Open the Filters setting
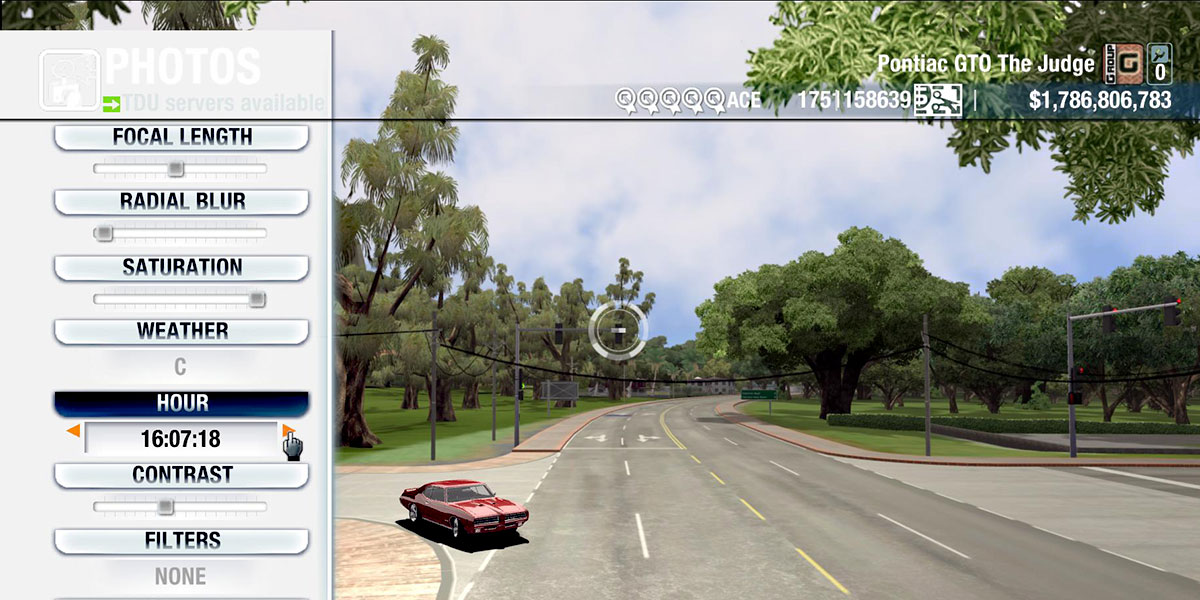 (181, 541)
